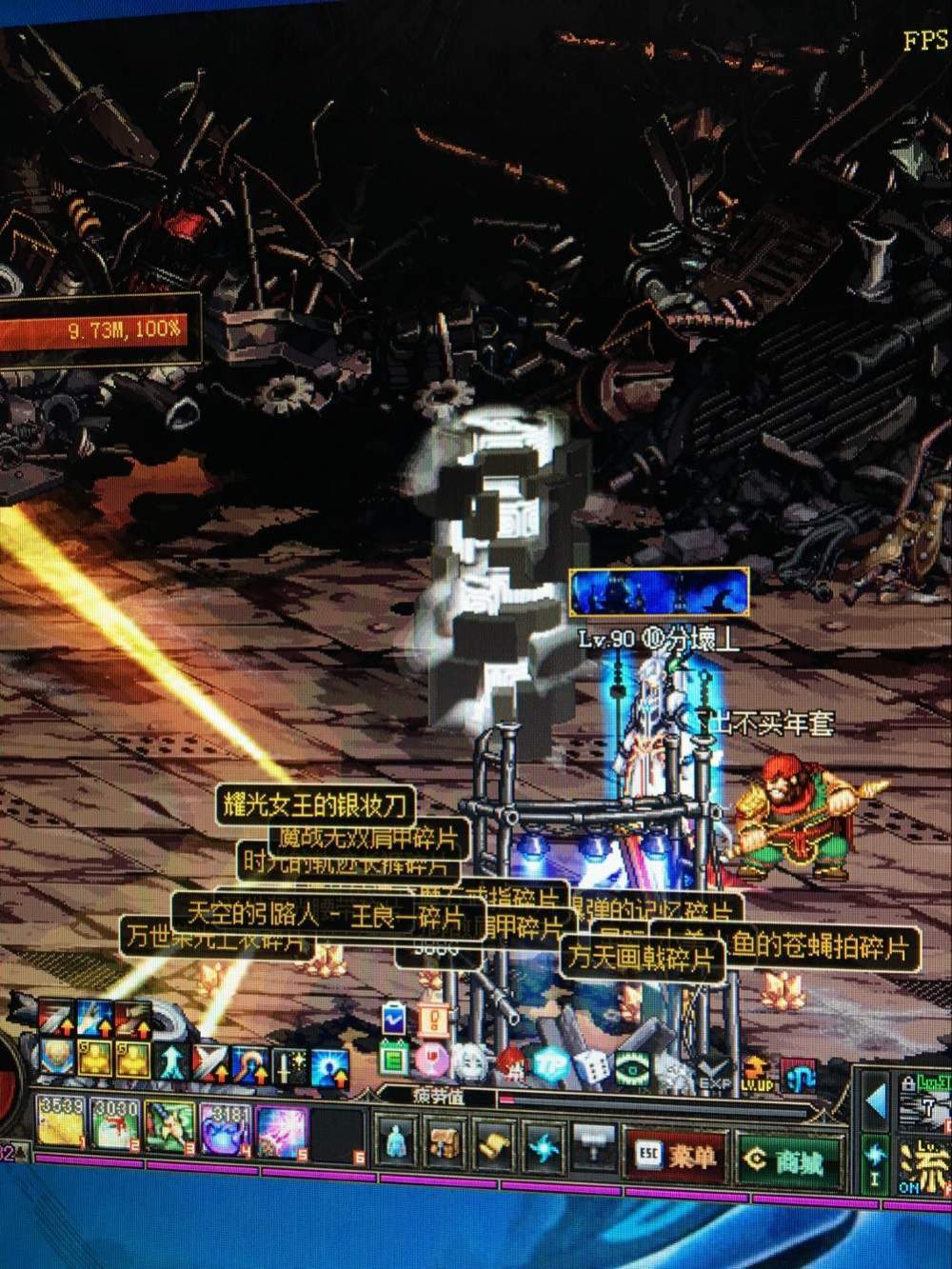Screen dimensions: 952x1269
Task: Open the green calendar E icon
Action: 392,1057
